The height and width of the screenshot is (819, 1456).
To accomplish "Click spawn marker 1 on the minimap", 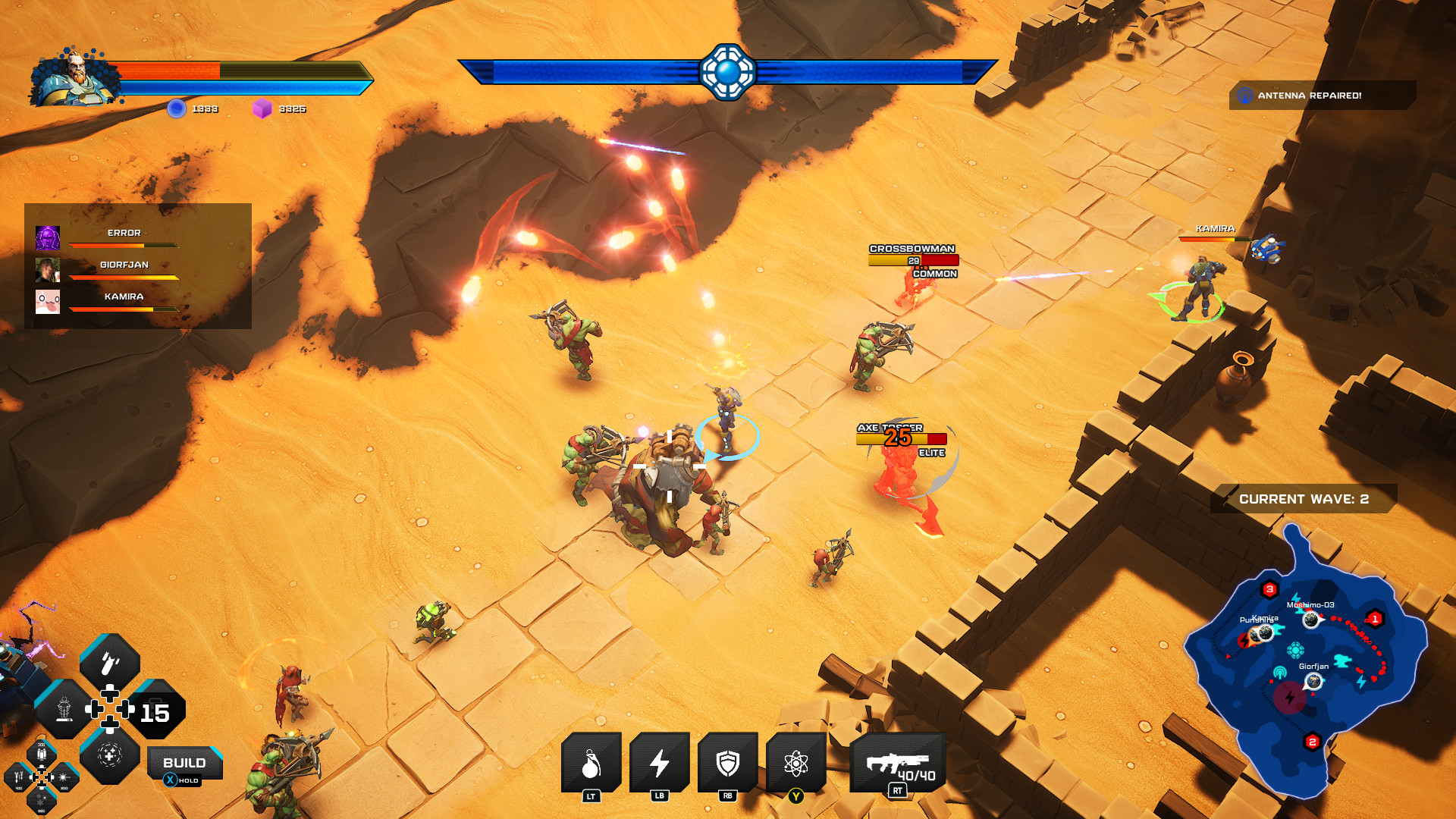I will tap(1375, 619).
